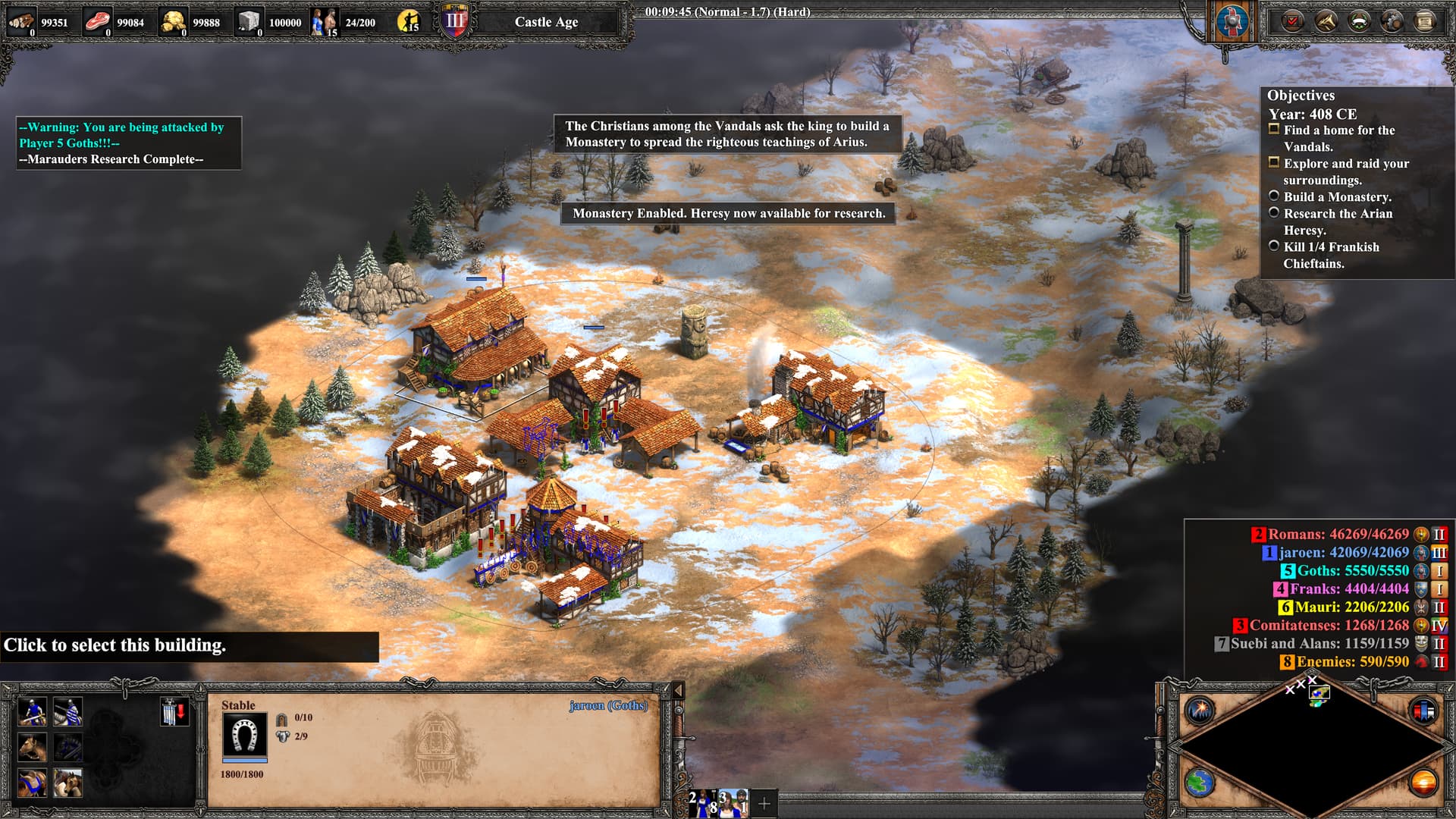Click the orange sun minimap button

pos(1423,783)
